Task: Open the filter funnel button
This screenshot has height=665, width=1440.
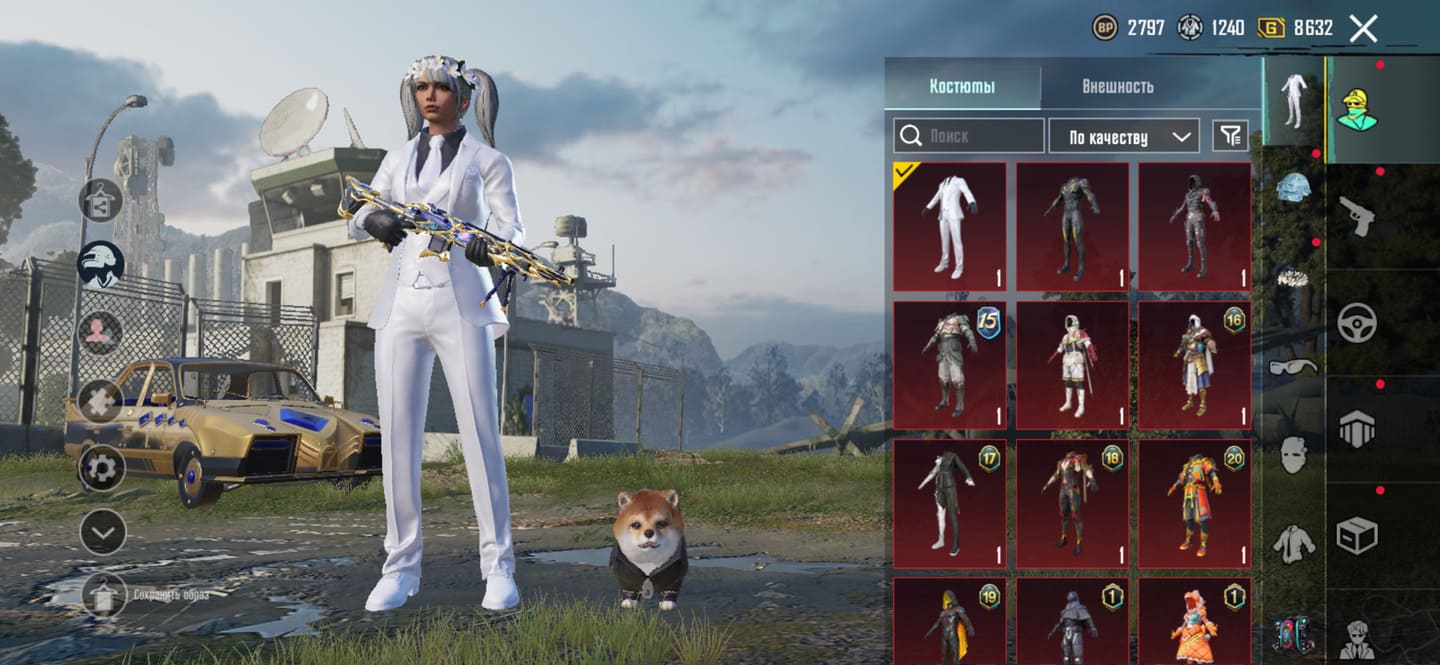Action: [x=1230, y=136]
